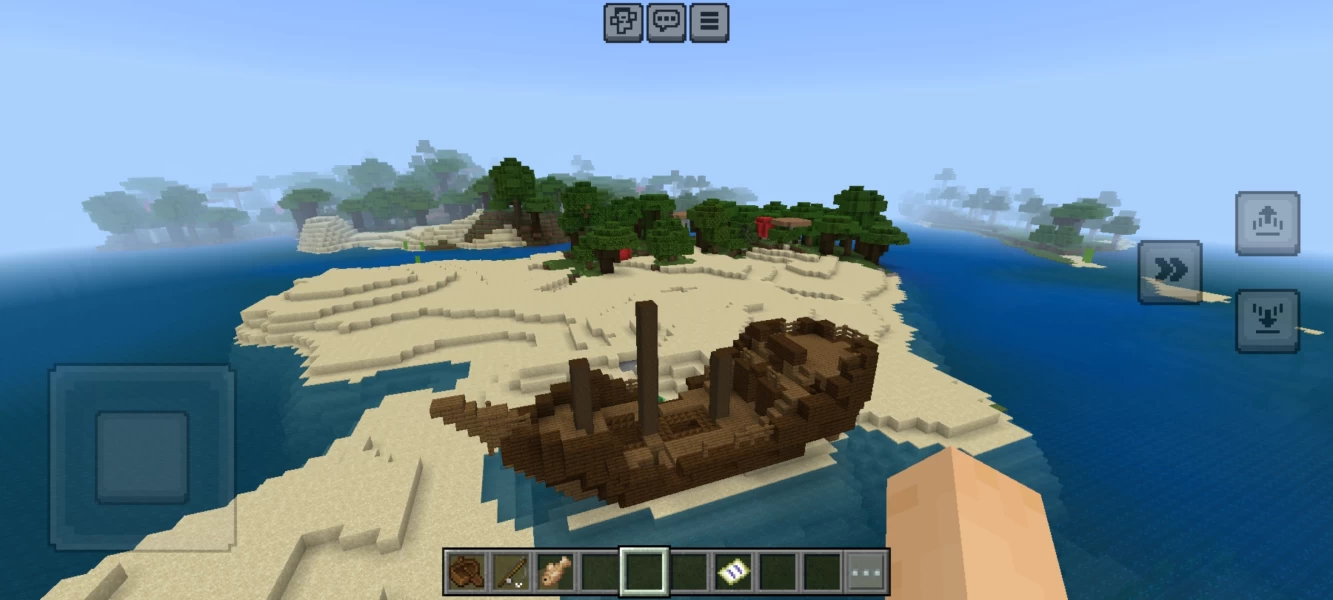Open the chat speech bubble button
1333x600 pixels.
point(666,22)
